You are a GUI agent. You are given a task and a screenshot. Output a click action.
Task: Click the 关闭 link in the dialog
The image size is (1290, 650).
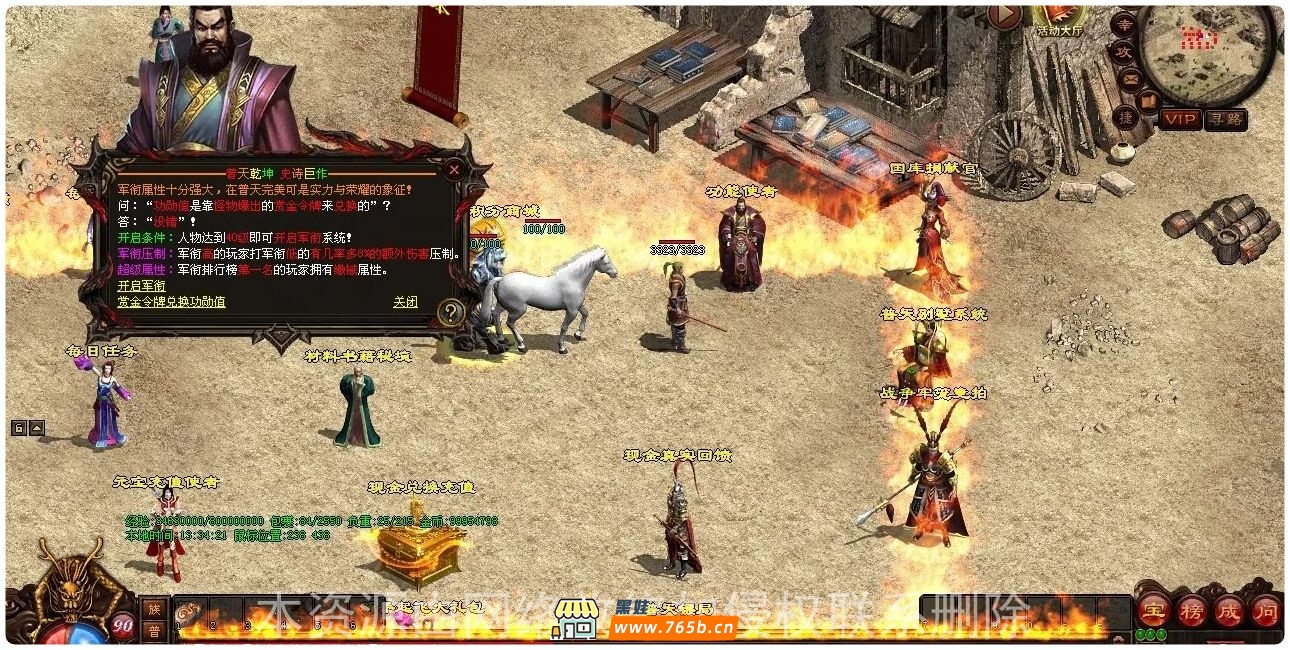pyautogui.click(x=405, y=301)
